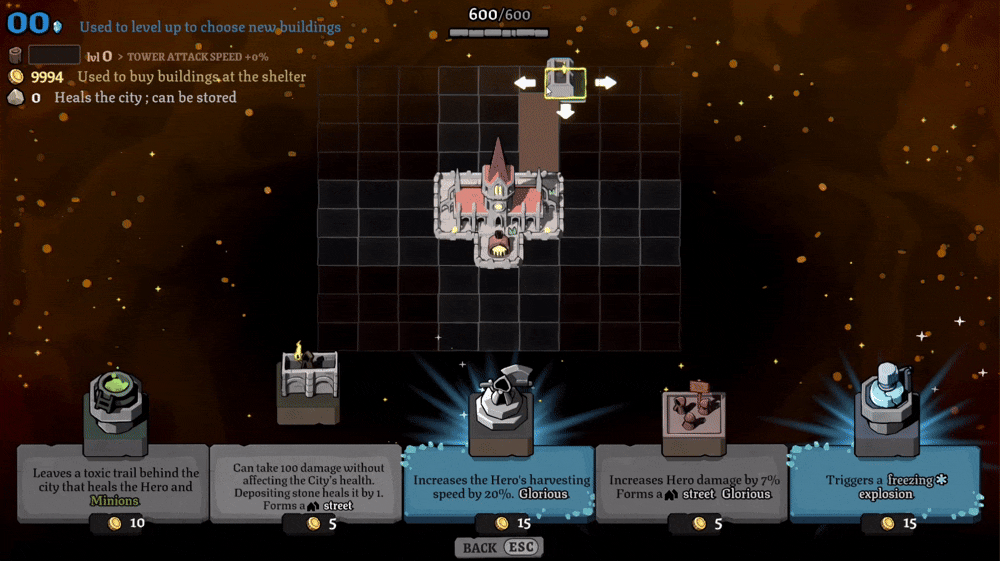Purchase the Hero damage street card
Viewport: 1000px width, 561px height.
(692, 484)
